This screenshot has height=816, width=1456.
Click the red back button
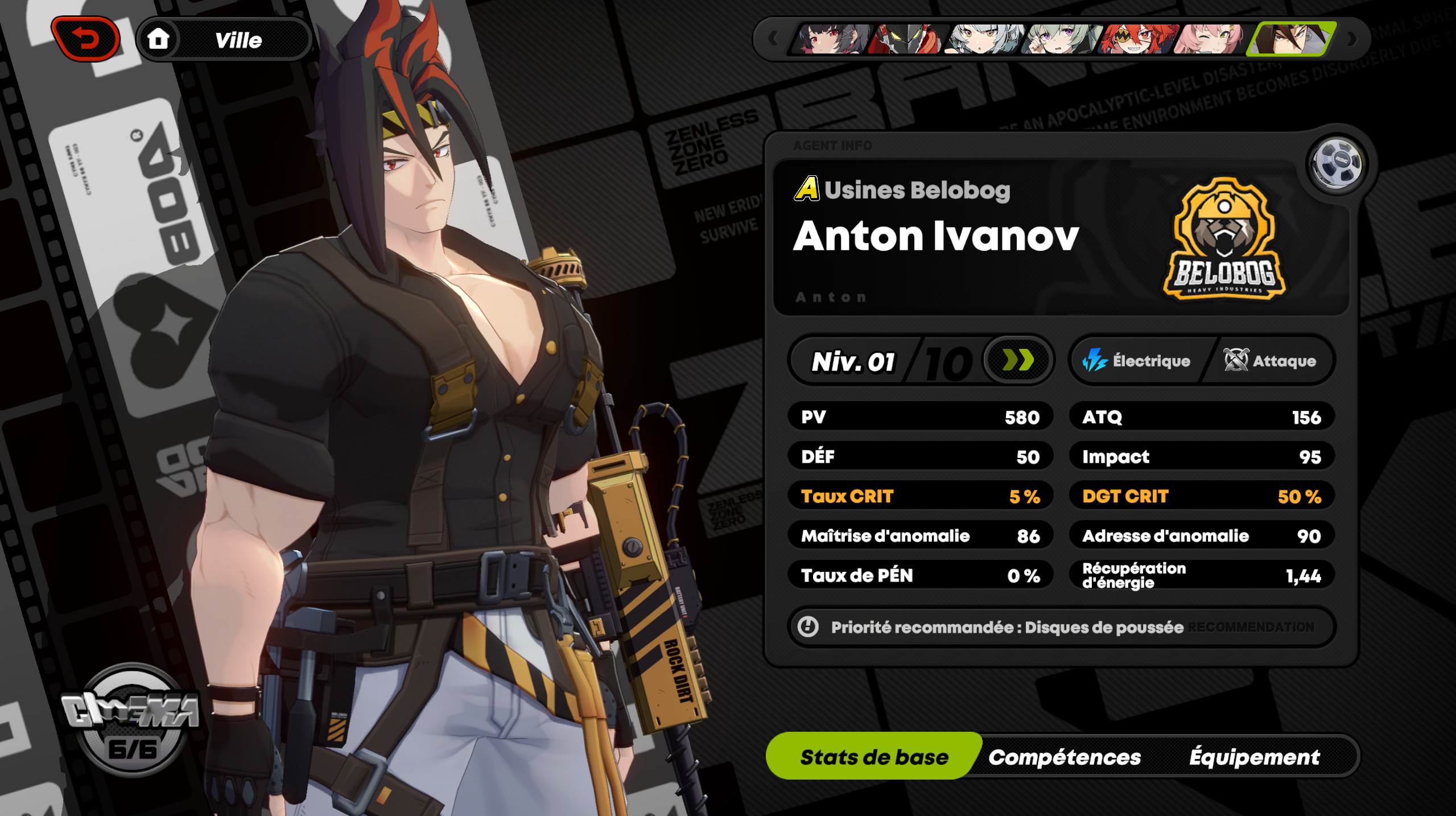point(85,38)
